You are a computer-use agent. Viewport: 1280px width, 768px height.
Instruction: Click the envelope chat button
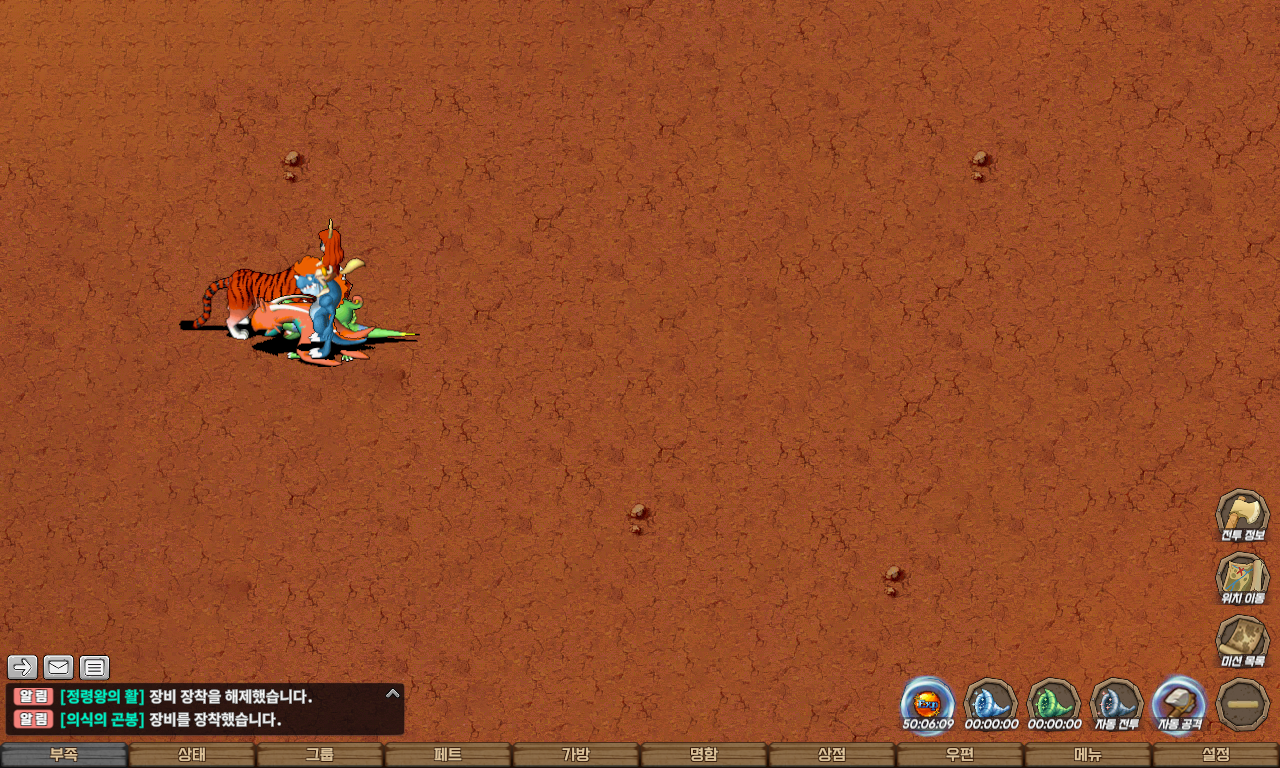pos(59,667)
